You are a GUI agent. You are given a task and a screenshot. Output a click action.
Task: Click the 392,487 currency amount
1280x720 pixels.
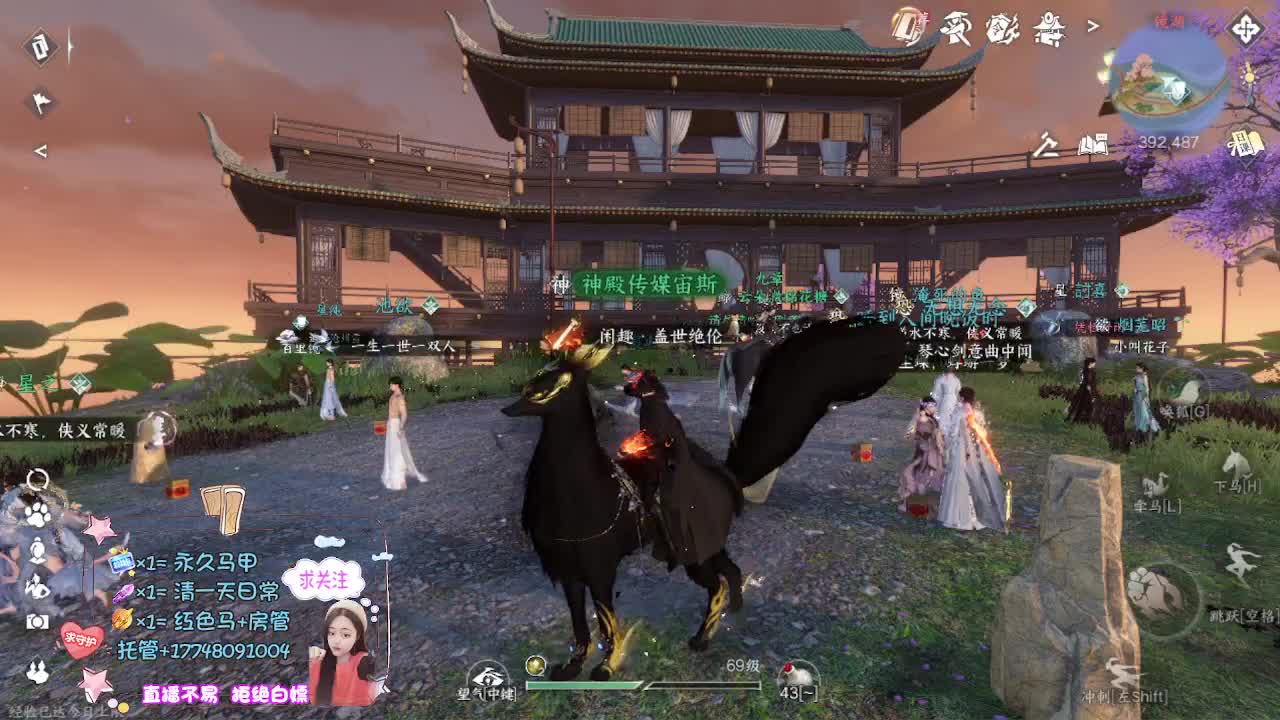1168,140
